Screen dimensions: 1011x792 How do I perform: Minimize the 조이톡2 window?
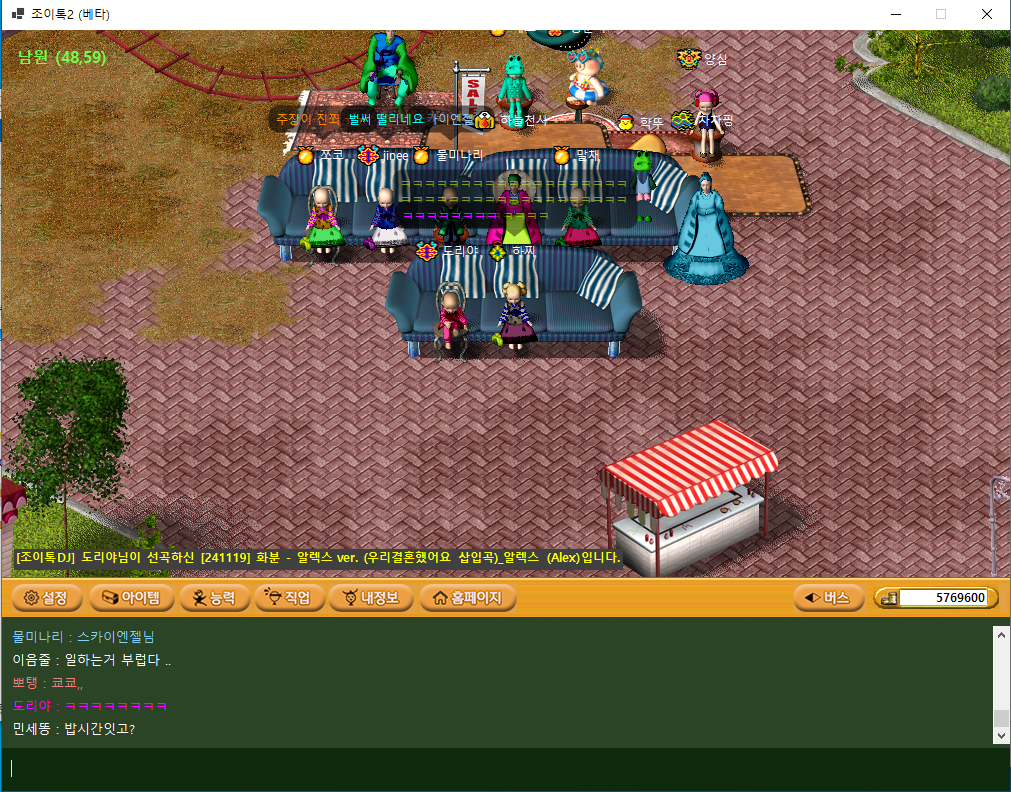pos(894,14)
